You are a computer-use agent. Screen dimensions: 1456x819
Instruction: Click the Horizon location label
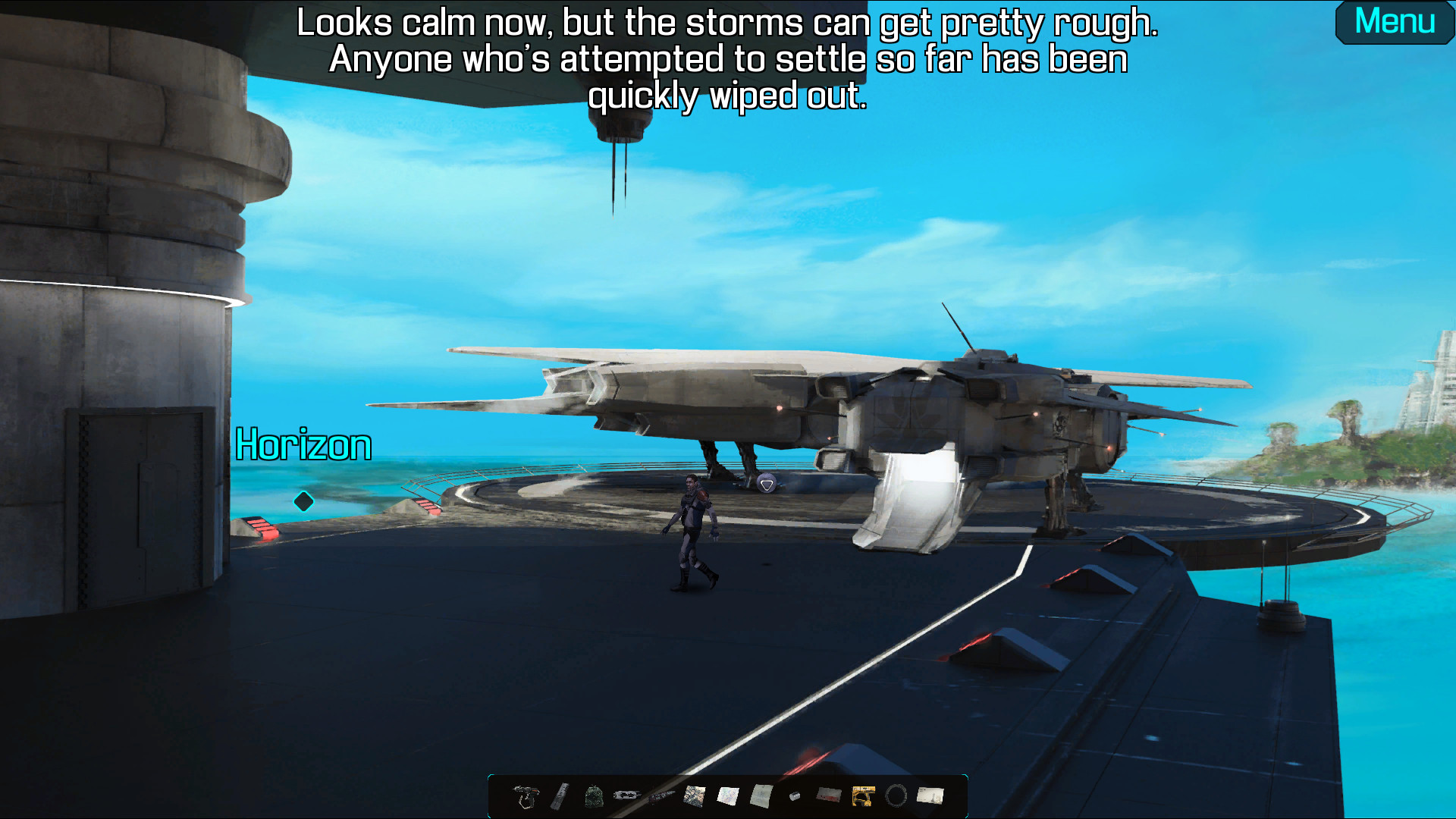coord(303,445)
